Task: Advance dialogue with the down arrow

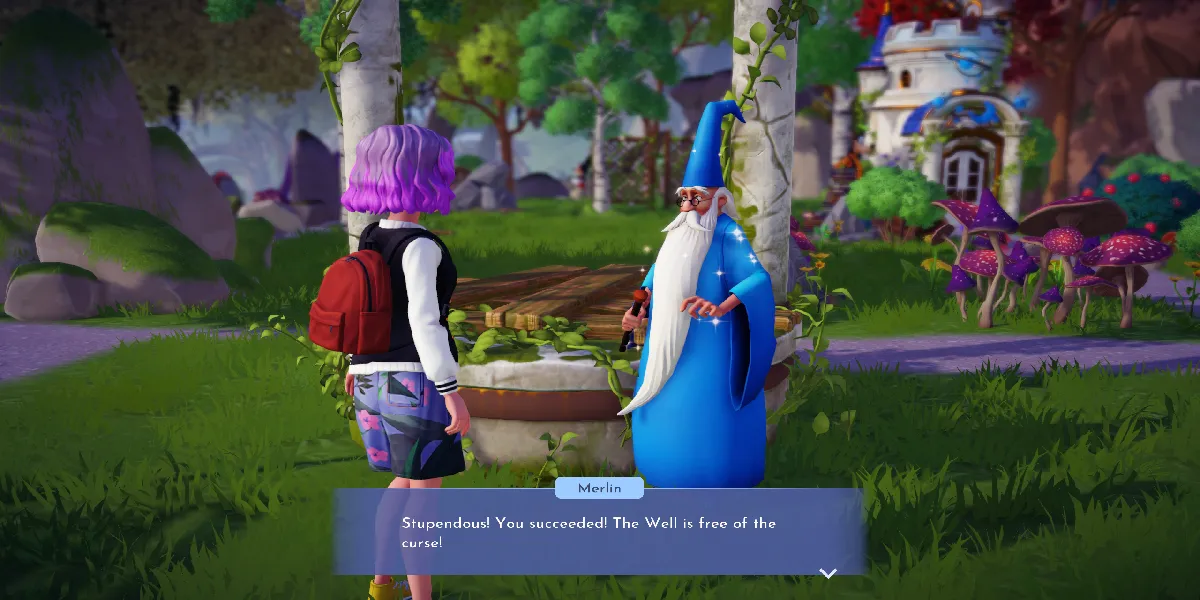Action: [x=827, y=573]
